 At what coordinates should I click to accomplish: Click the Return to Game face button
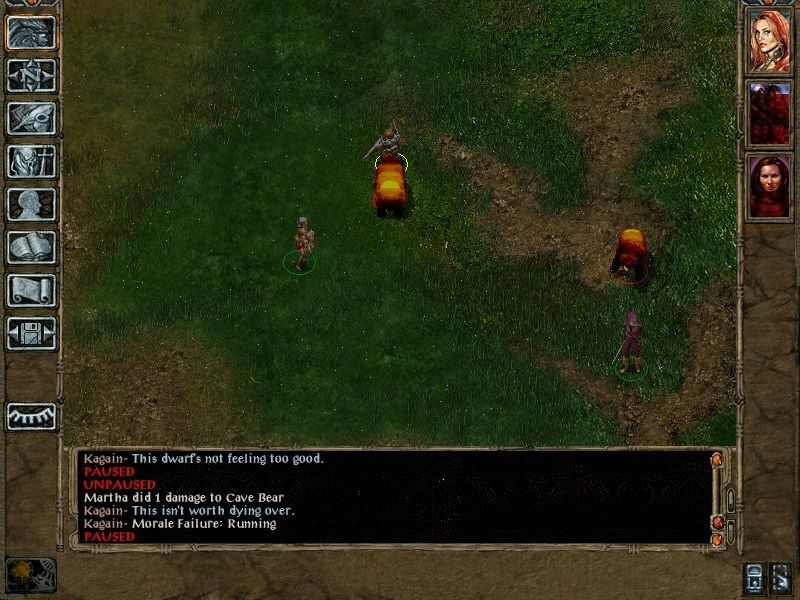(x=31, y=32)
